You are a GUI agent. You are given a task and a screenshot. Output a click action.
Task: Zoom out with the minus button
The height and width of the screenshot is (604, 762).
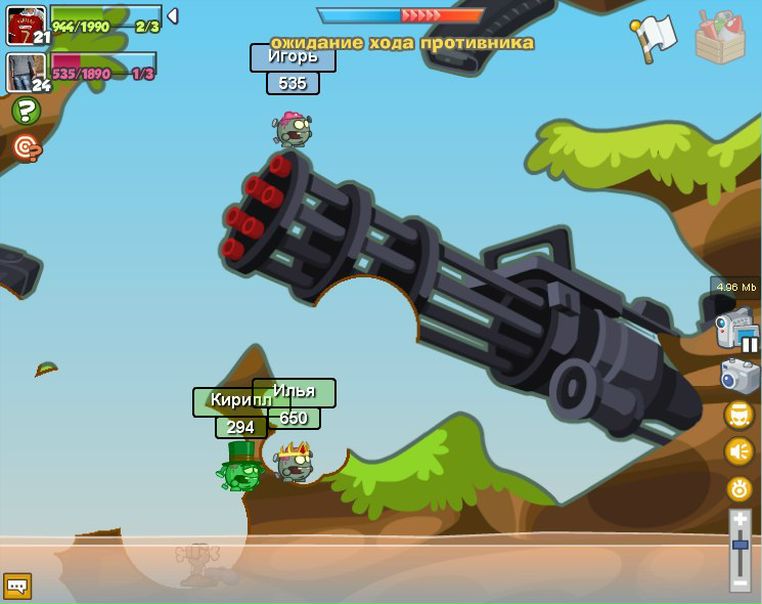[x=740, y=582]
